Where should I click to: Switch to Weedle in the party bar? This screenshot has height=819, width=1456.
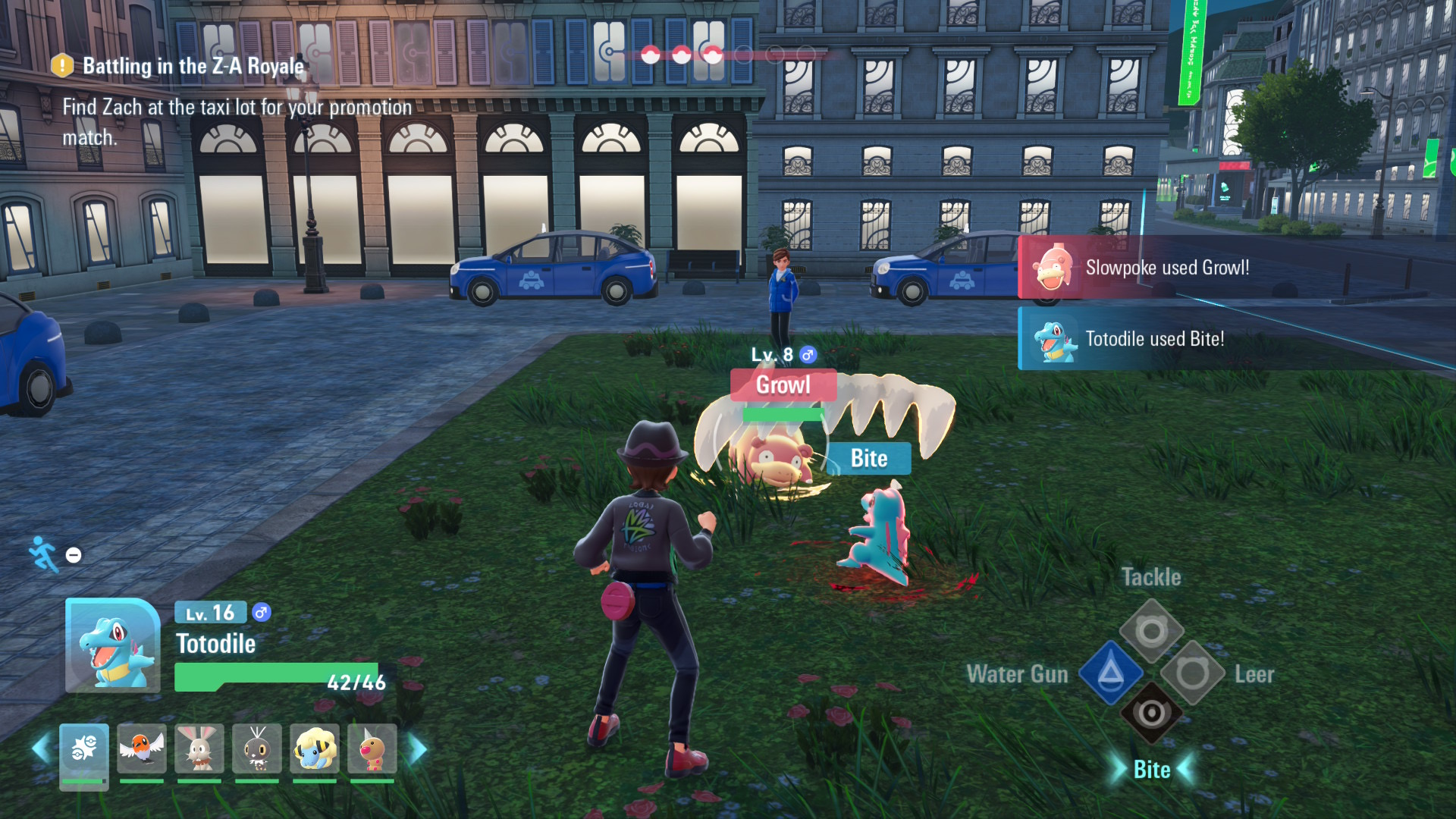(x=372, y=749)
